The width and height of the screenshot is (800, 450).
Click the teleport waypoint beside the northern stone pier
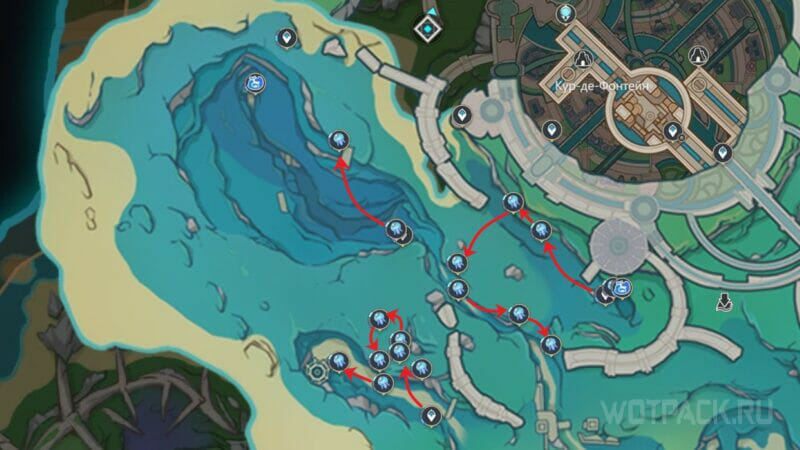(x=461, y=116)
